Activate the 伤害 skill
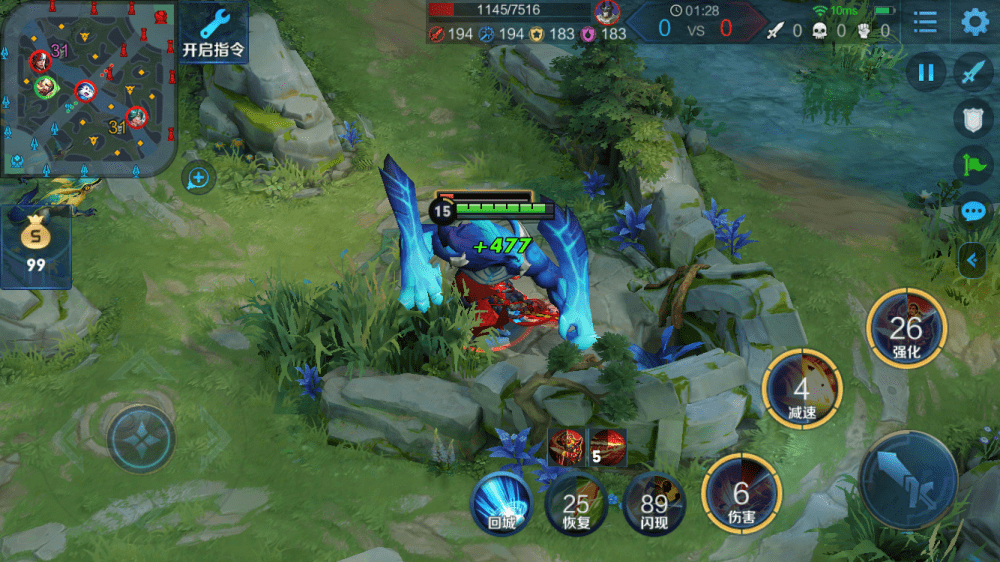Image resolution: width=1000 pixels, height=562 pixels. (741, 494)
